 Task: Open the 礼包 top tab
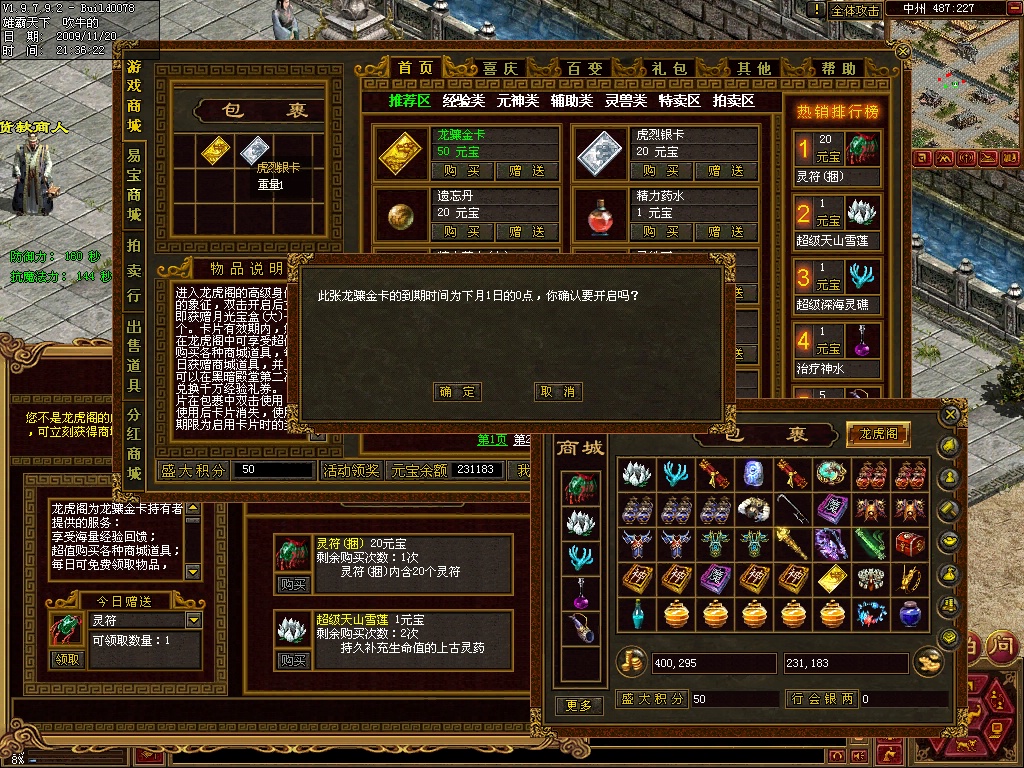click(670, 69)
